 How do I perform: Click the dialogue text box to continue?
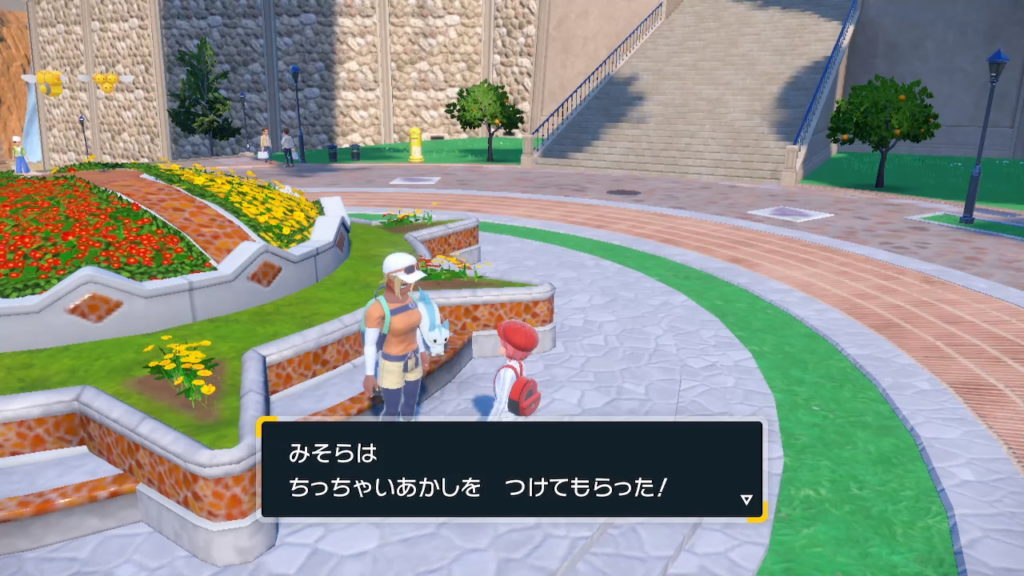coord(512,470)
